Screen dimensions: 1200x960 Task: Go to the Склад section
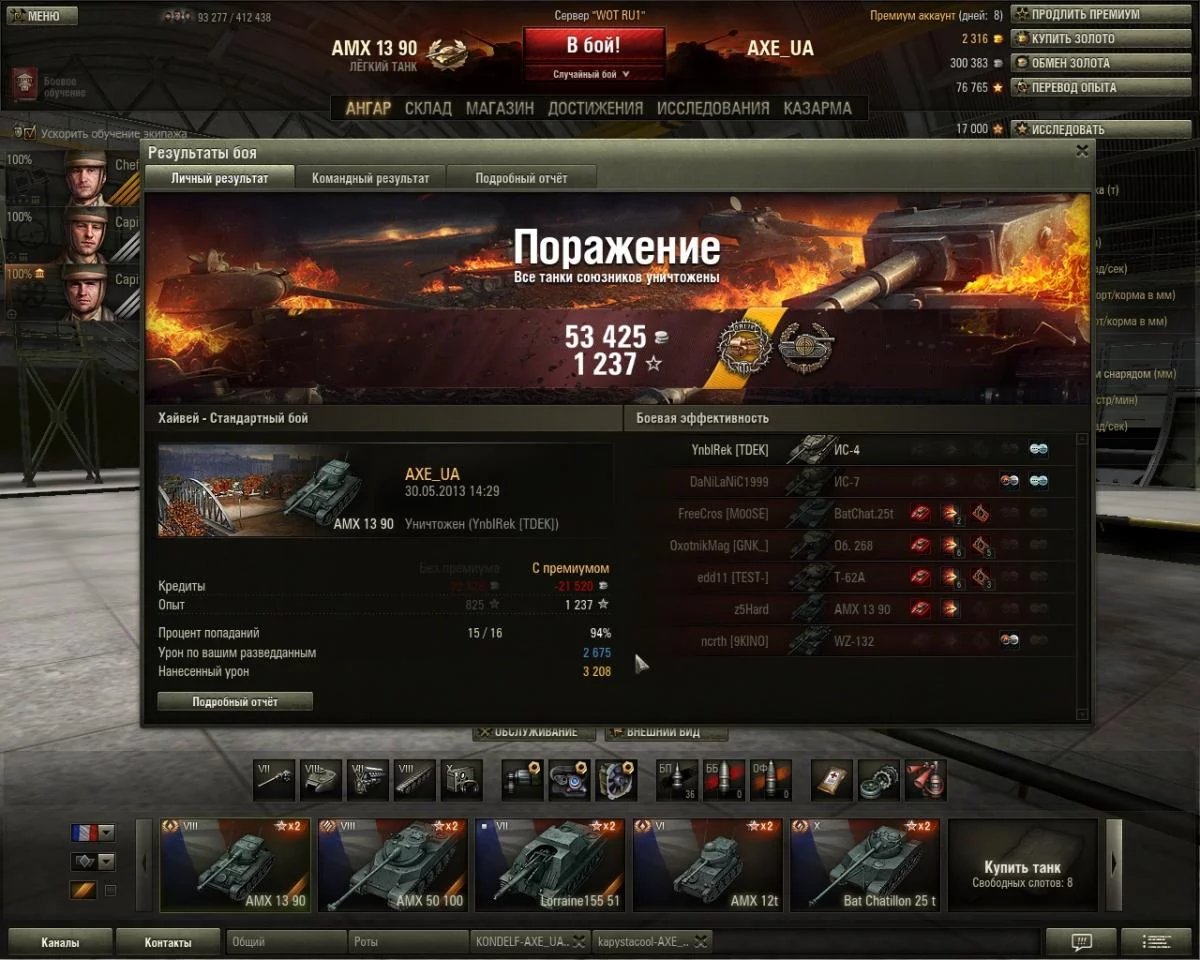[428, 108]
